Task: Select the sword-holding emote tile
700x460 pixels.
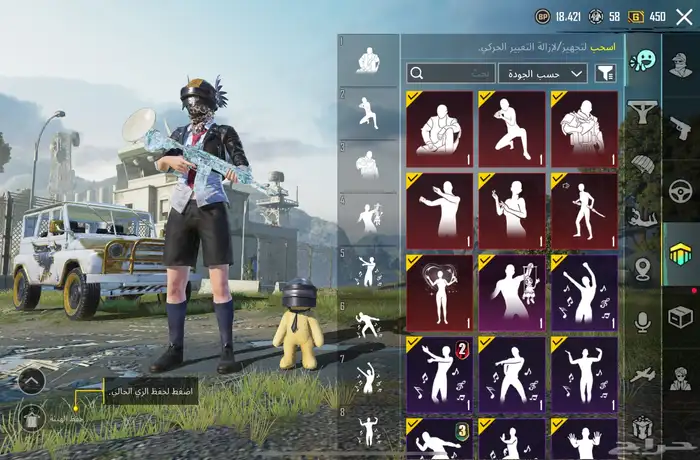Action: (584, 210)
